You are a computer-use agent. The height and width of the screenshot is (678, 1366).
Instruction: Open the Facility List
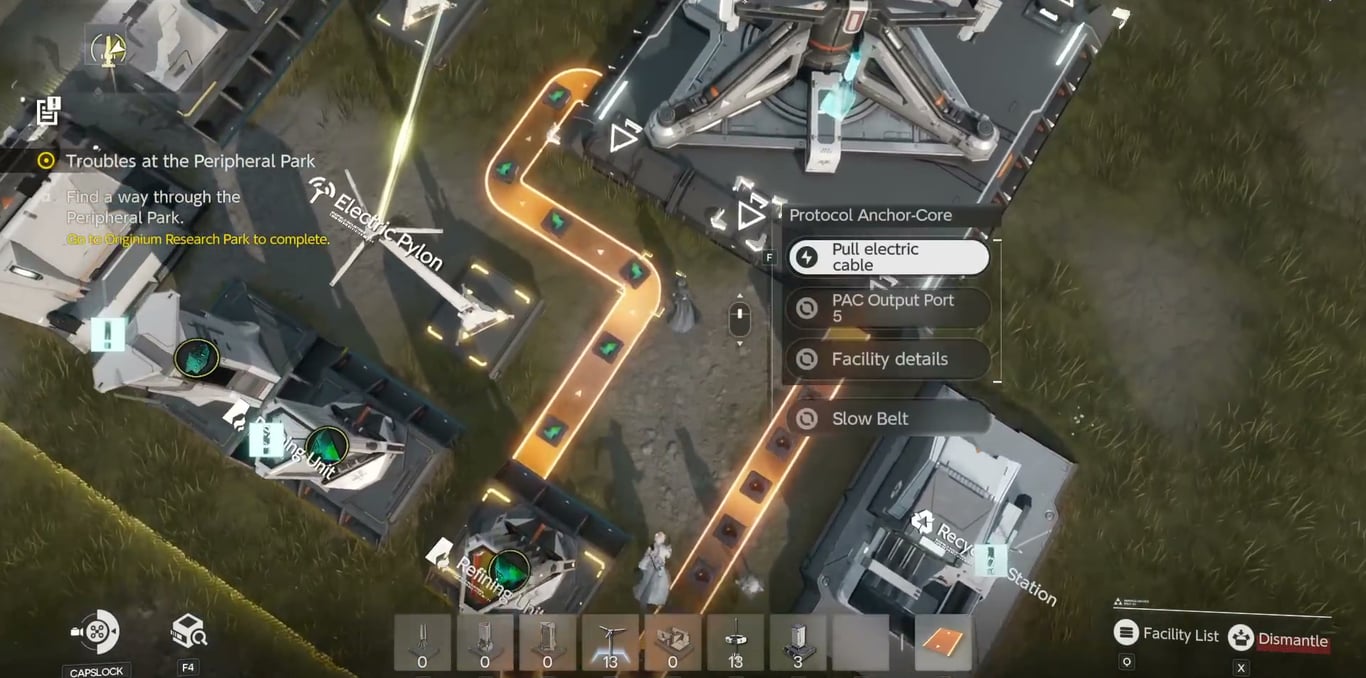coord(1166,634)
